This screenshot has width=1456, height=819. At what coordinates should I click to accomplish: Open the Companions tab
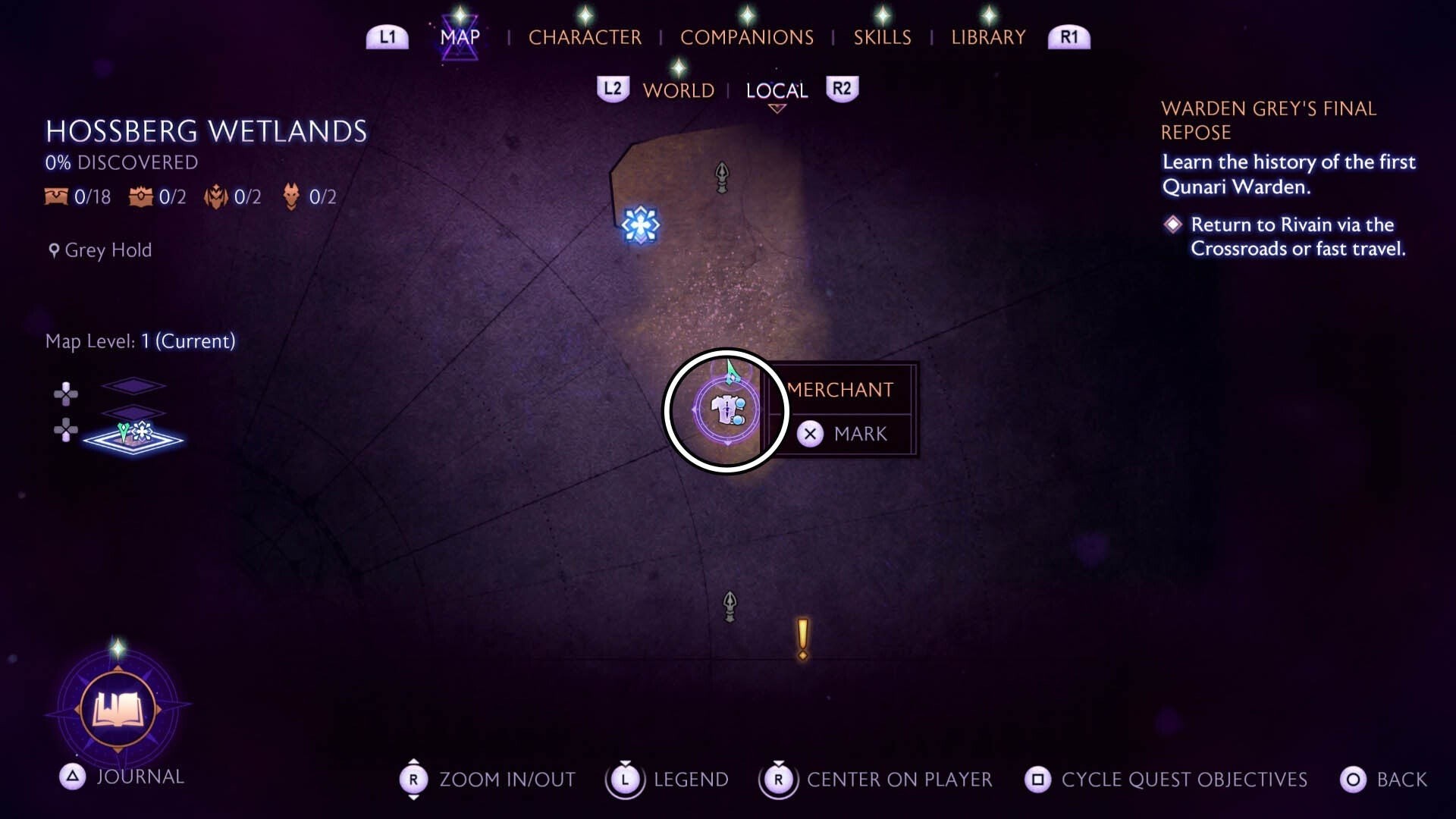[746, 37]
